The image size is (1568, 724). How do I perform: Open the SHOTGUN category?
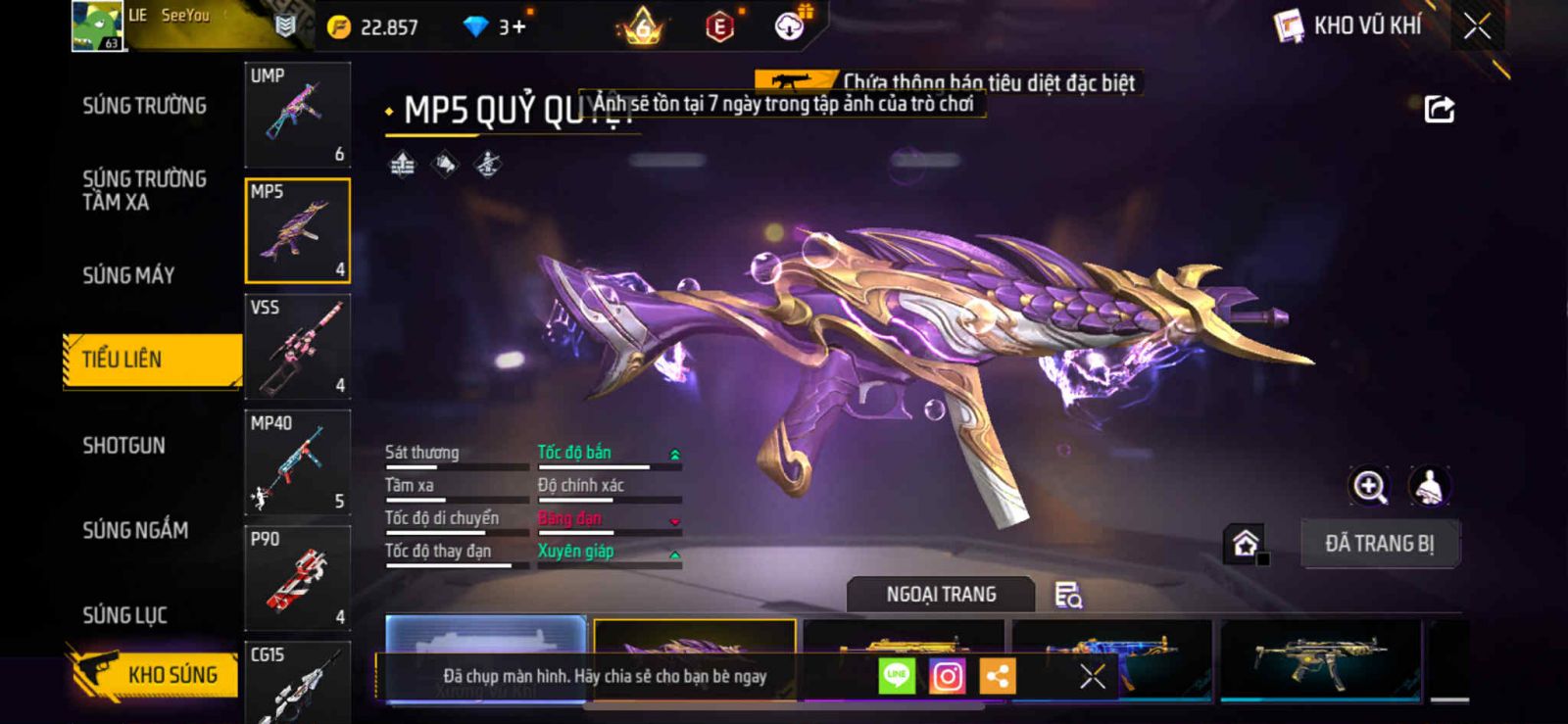(123, 446)
